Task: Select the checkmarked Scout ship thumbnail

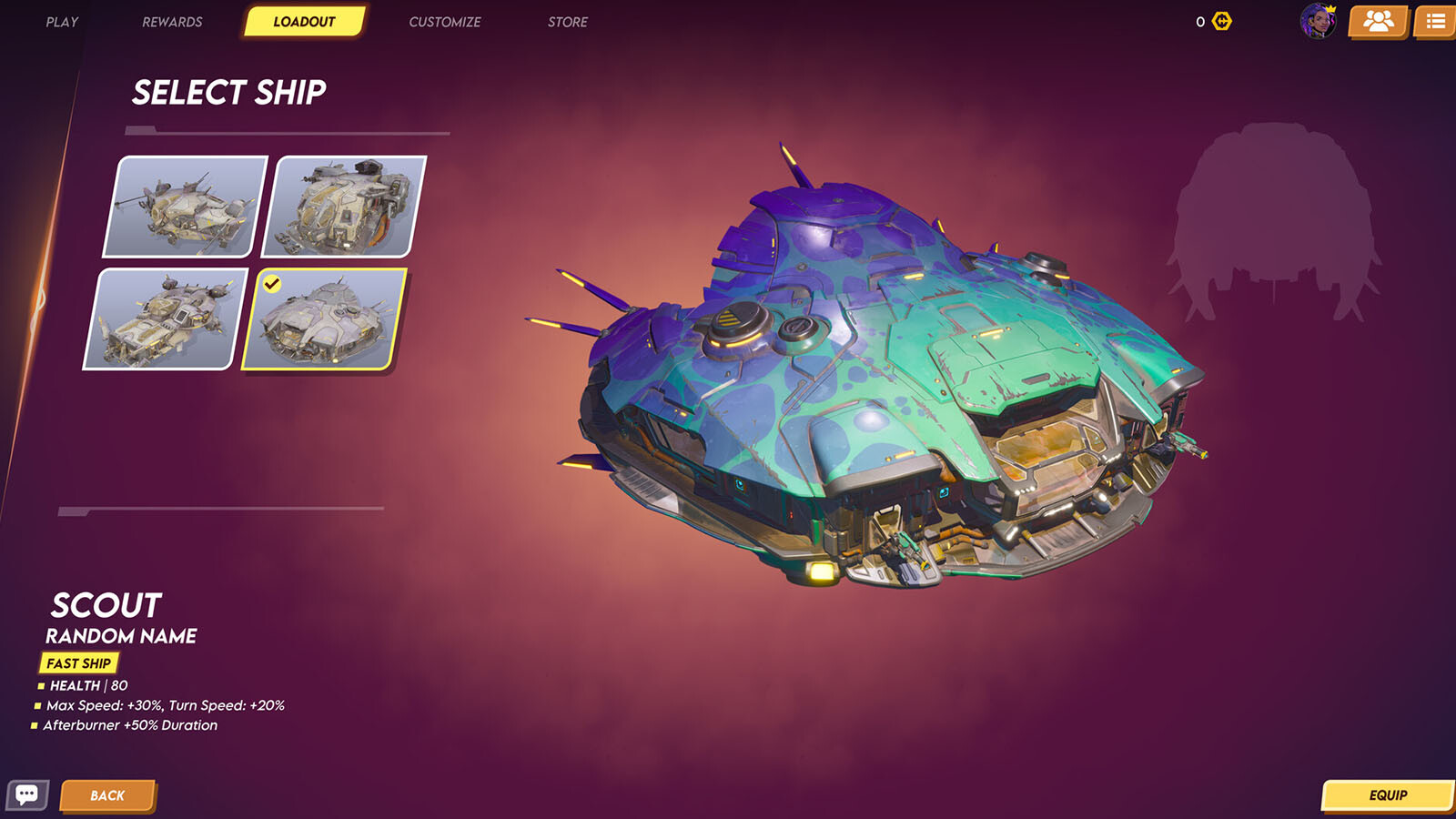Action: tap(323, 319)
